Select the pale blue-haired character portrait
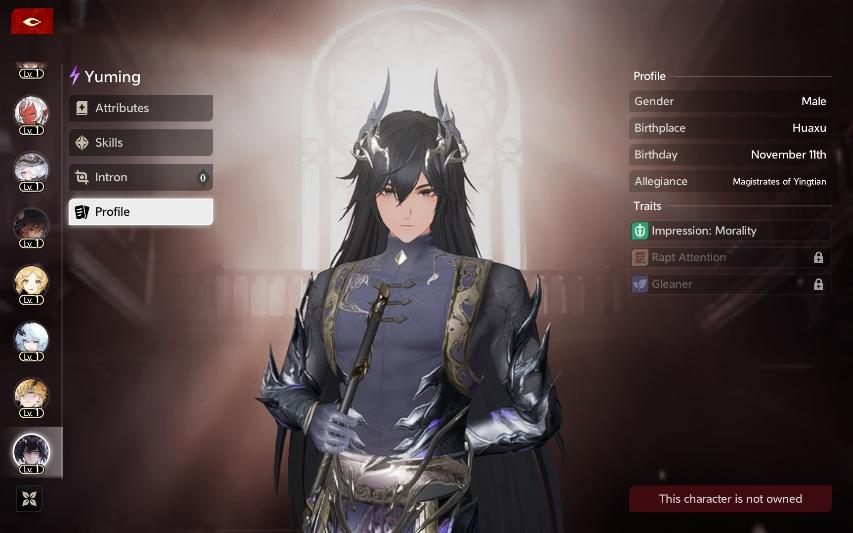This screenshot has width=853, height=533. click(x=31, y=339)
